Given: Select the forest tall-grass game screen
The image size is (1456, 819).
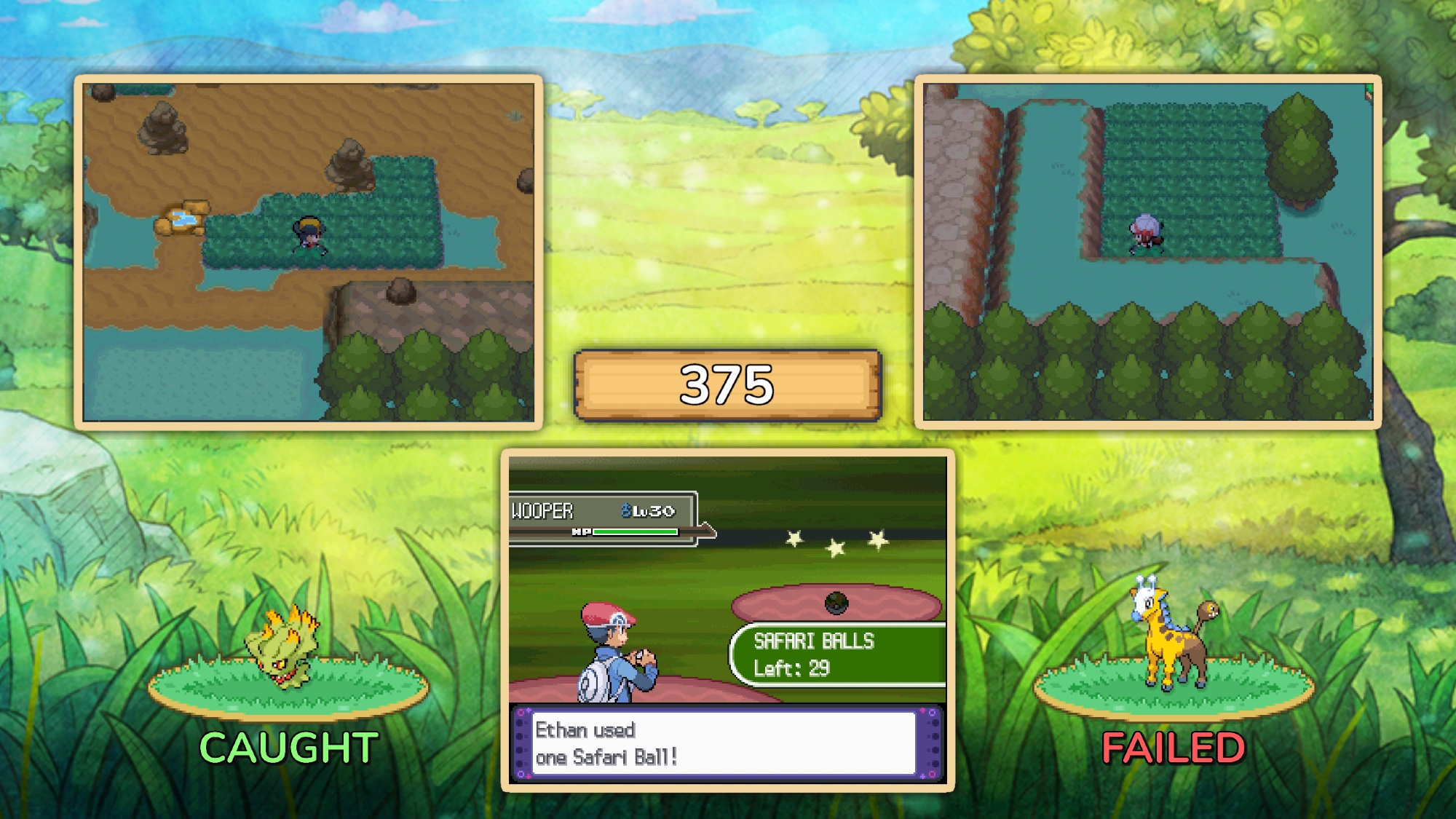Looking at the screenshot, I should coord(1147,252).
